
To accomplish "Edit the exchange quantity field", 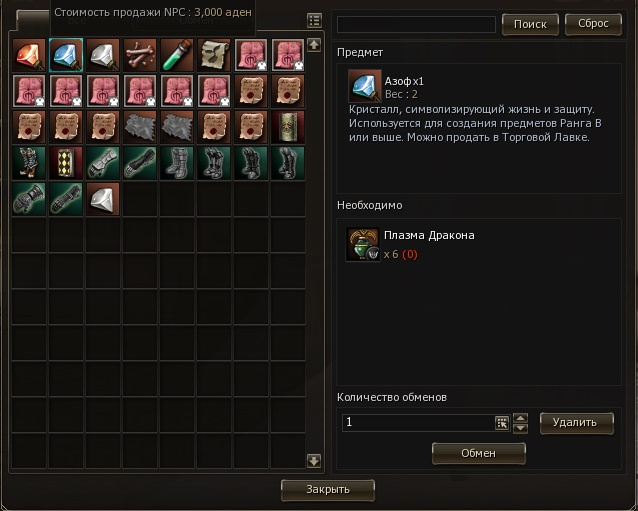I will tap(416, 423).
